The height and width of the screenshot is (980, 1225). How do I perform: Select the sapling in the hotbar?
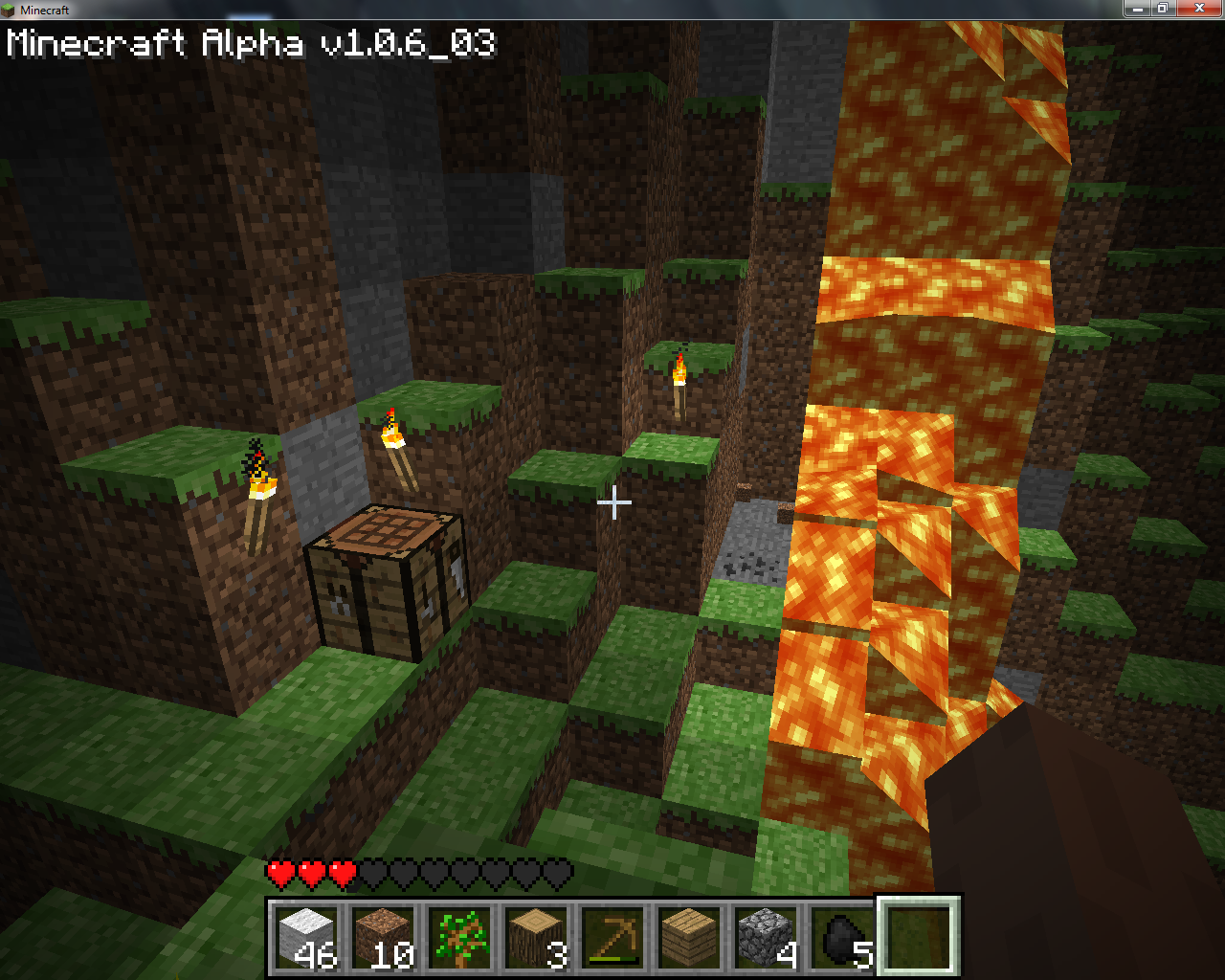(x=459, y=937)
